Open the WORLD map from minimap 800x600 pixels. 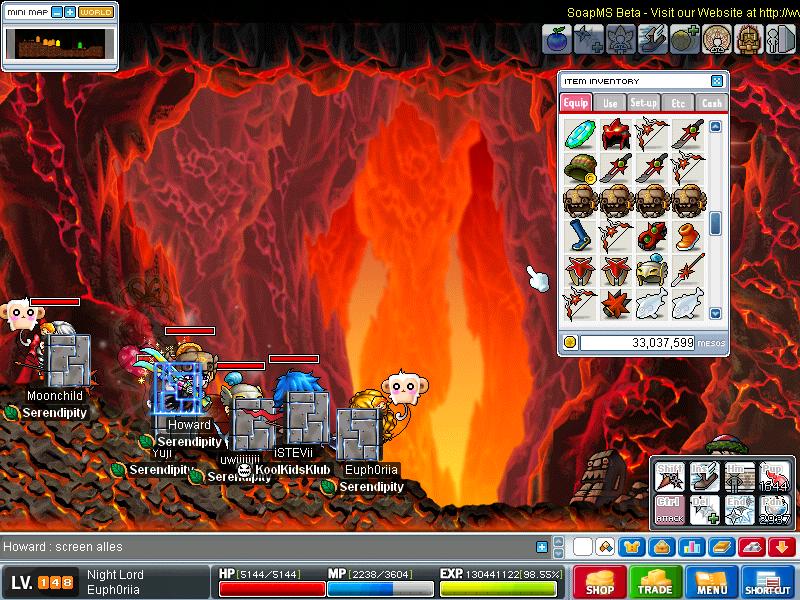(x=96, y=12)
